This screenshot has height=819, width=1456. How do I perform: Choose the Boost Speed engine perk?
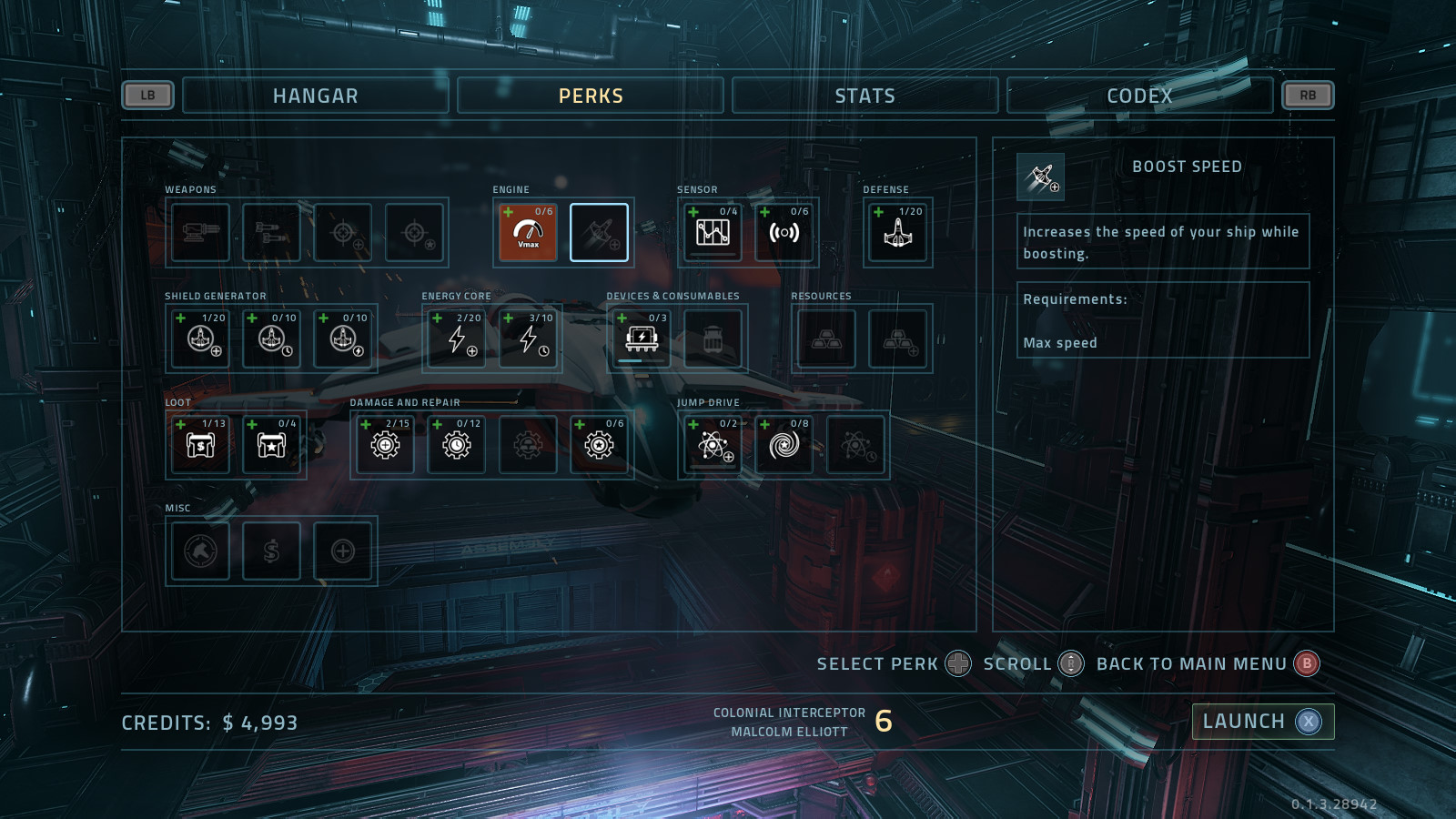point(599,233)
